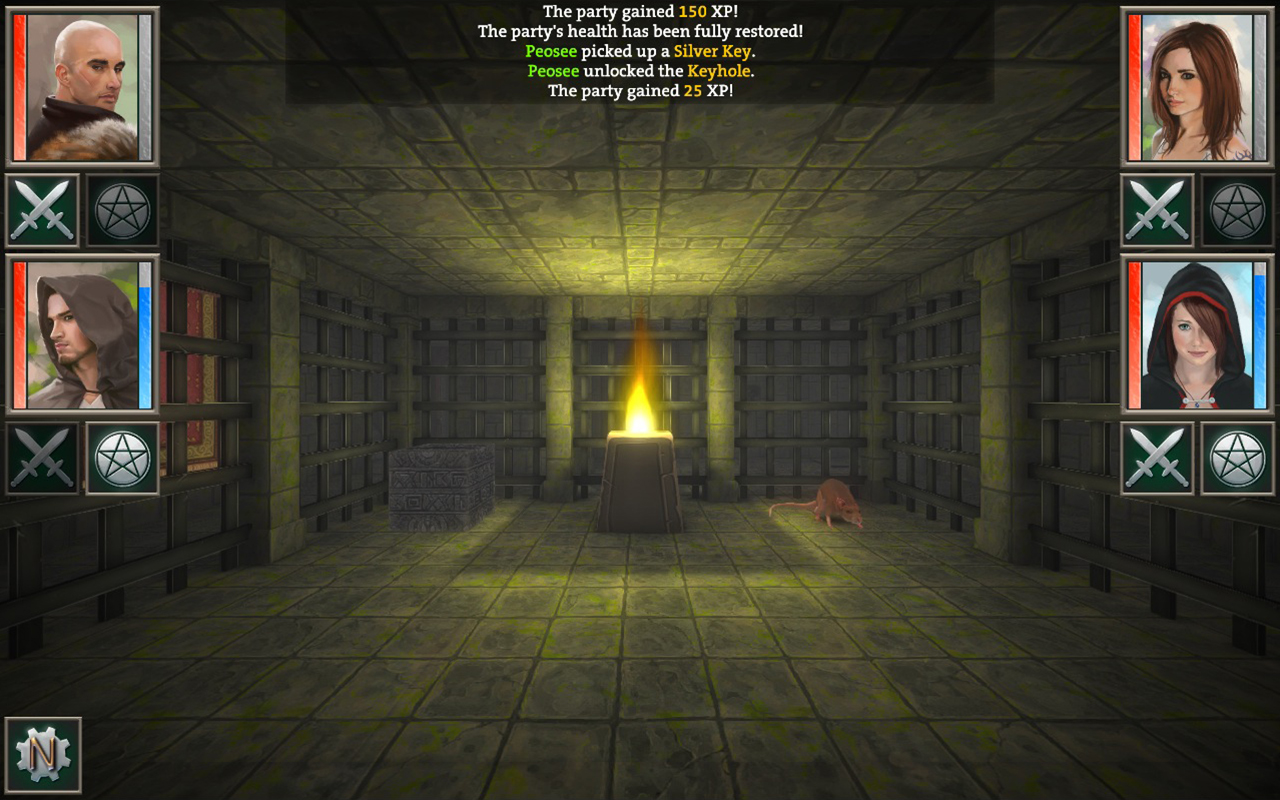Viewport: 1280px width, 800px height.
Task: Open the hooded man's magic pentacle icon
Action: point(120,460)
